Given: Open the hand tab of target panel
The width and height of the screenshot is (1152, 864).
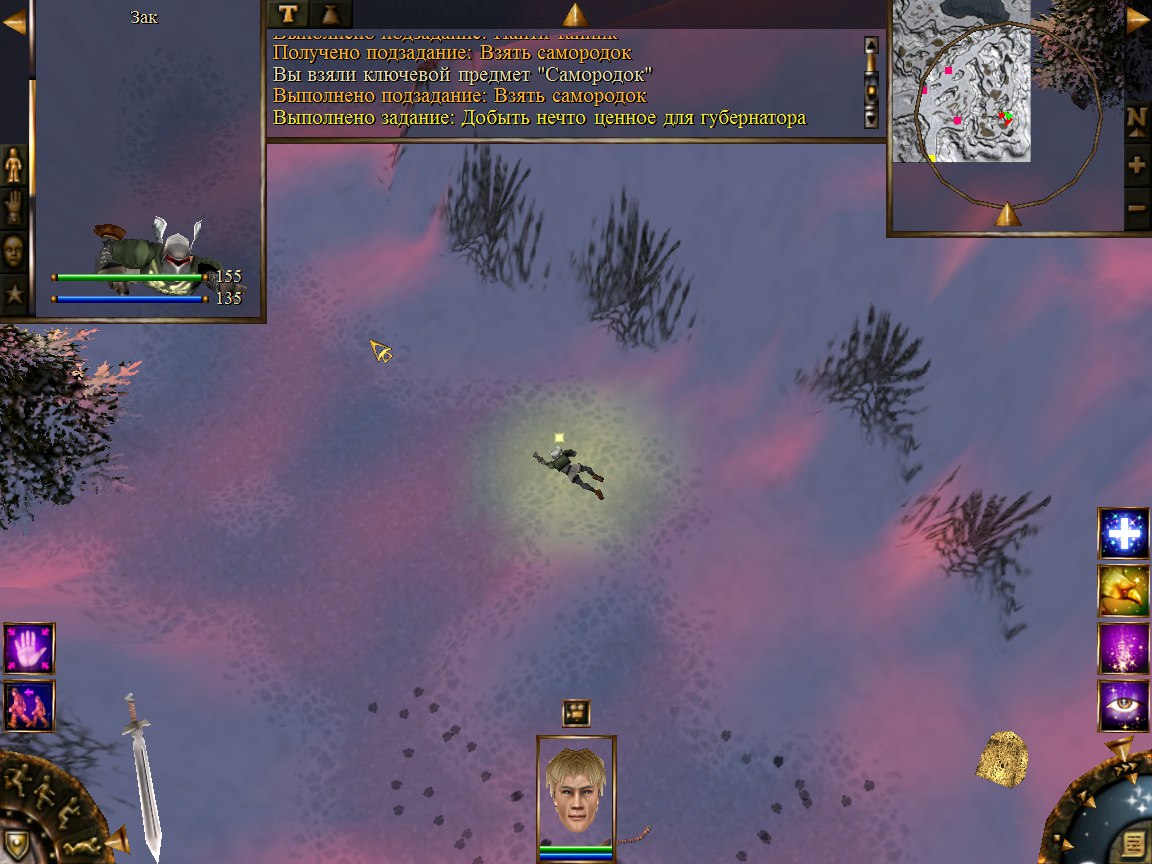Looking at the screenshot, I should tap(13, 208).
